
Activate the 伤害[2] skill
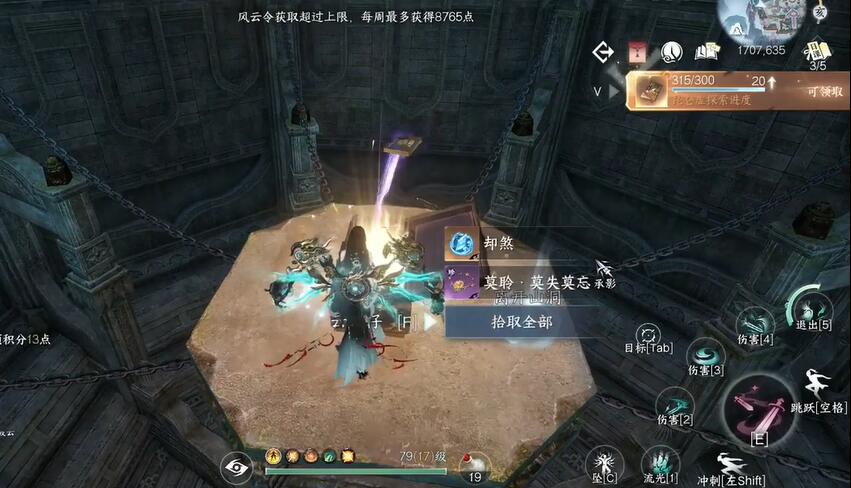674,404
